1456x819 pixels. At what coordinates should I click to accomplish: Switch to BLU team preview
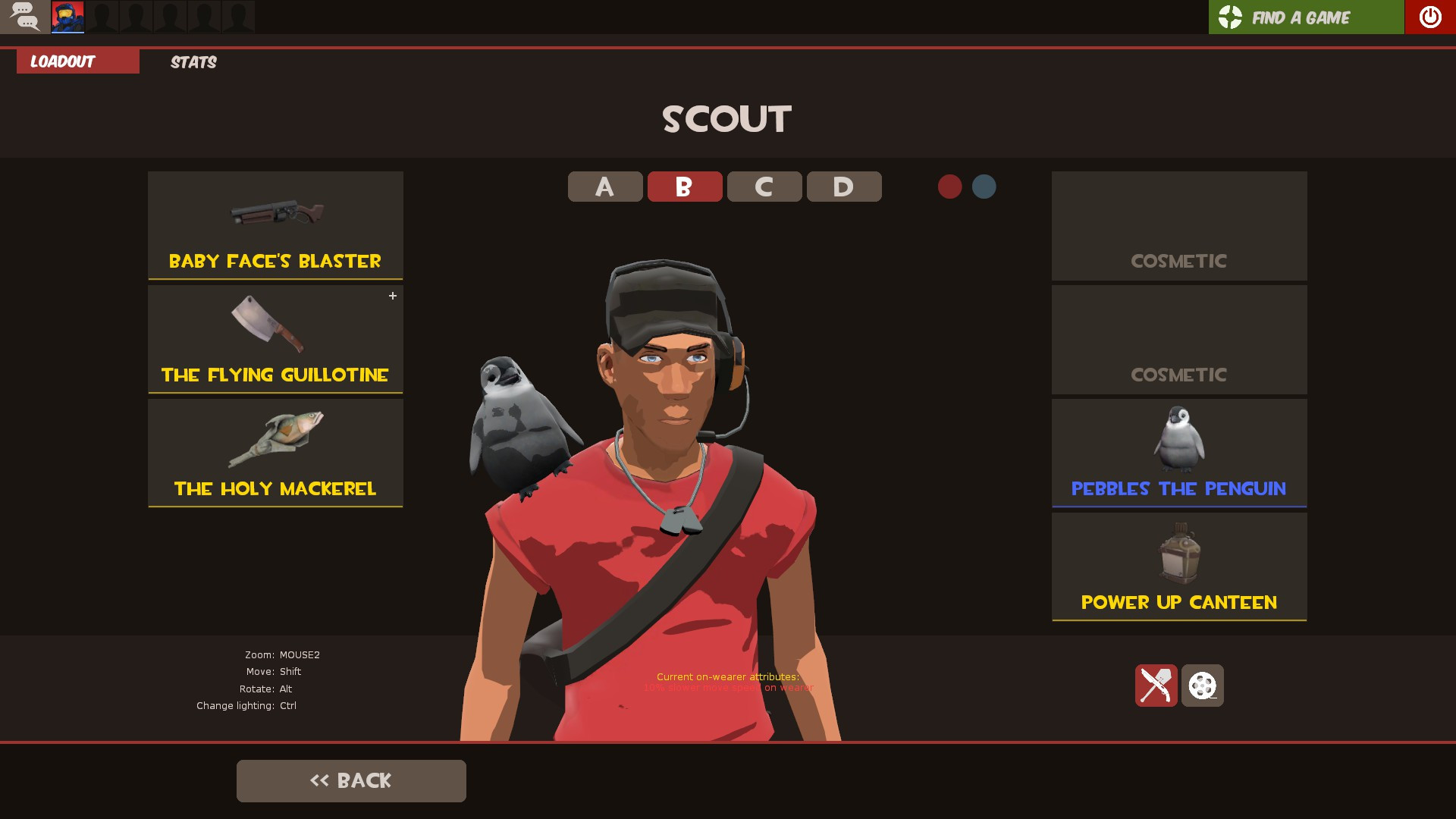point(984,187)
